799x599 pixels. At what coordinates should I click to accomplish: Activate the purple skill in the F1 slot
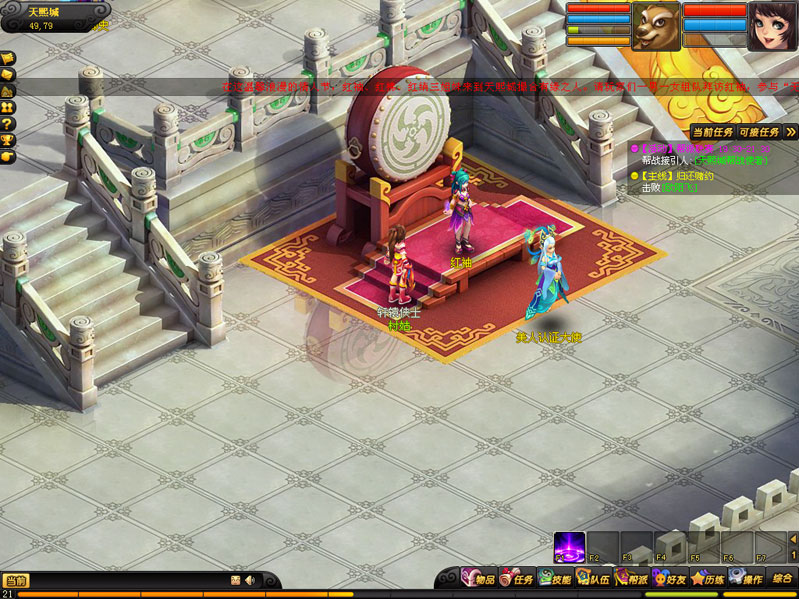(x=569, y=546)
